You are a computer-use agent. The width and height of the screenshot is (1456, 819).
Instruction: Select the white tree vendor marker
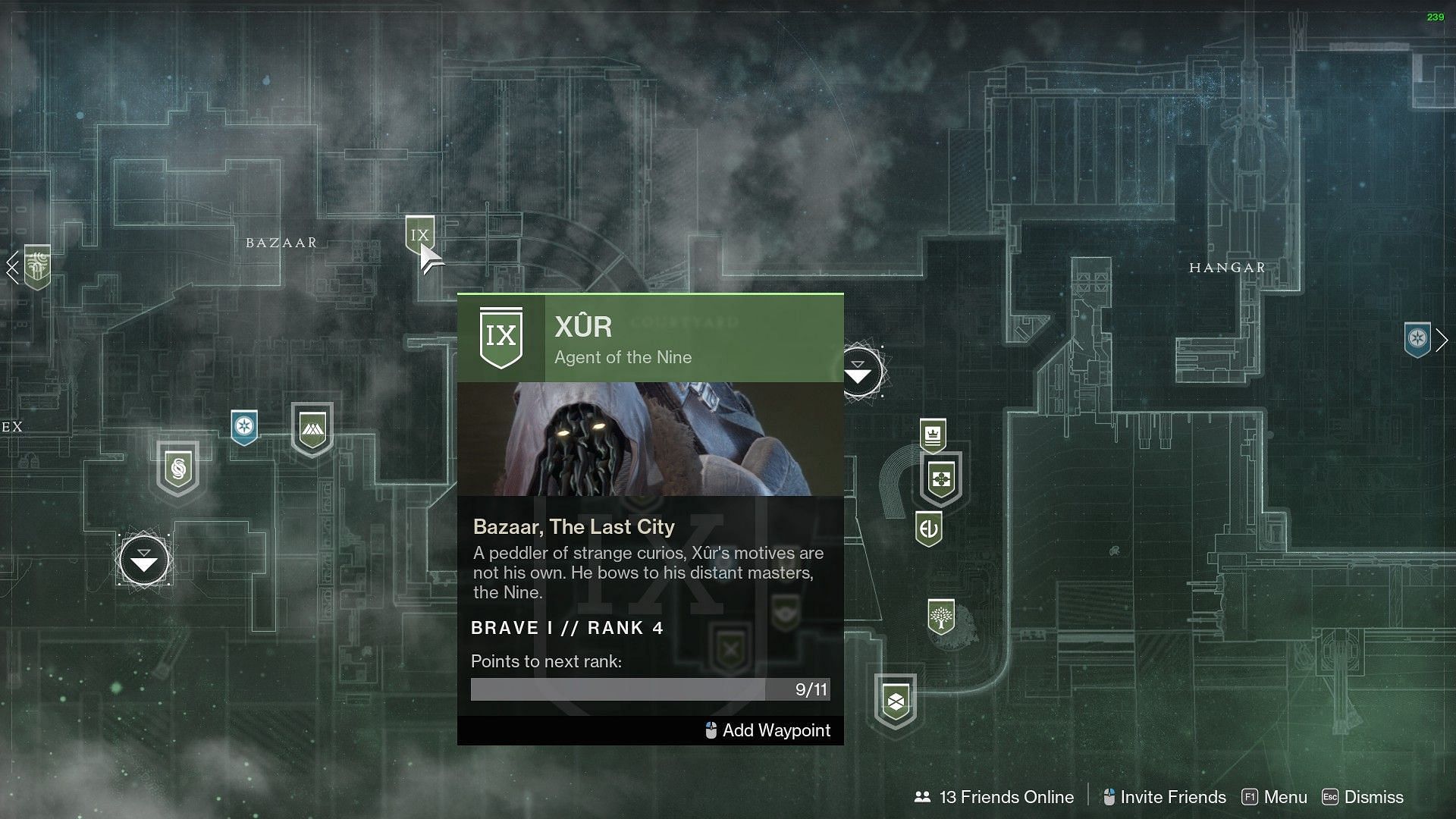pyautogui.click(x=941, y=617)
